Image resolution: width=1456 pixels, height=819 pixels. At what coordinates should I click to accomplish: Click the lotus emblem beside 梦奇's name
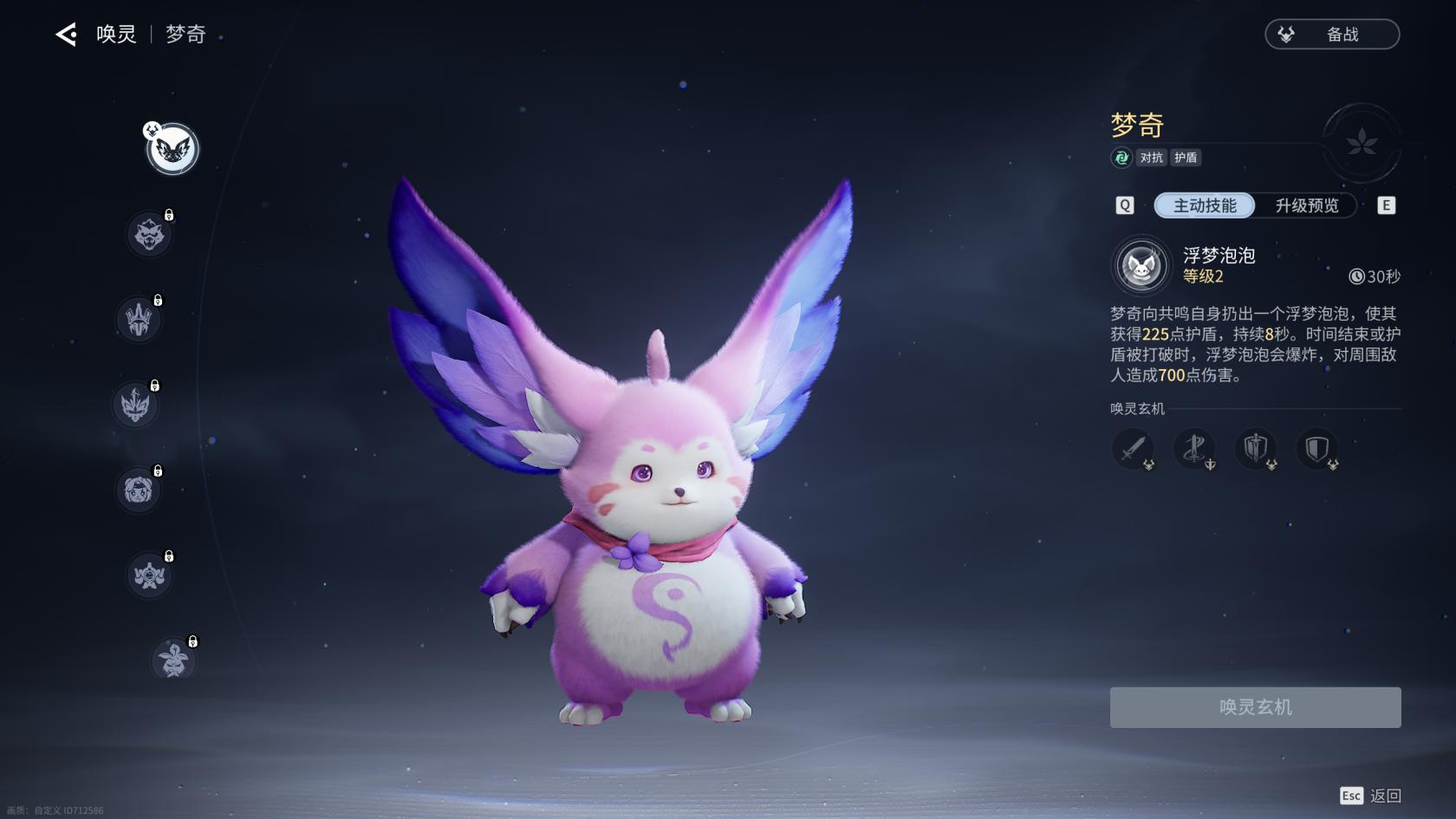tap(1362, 143)
